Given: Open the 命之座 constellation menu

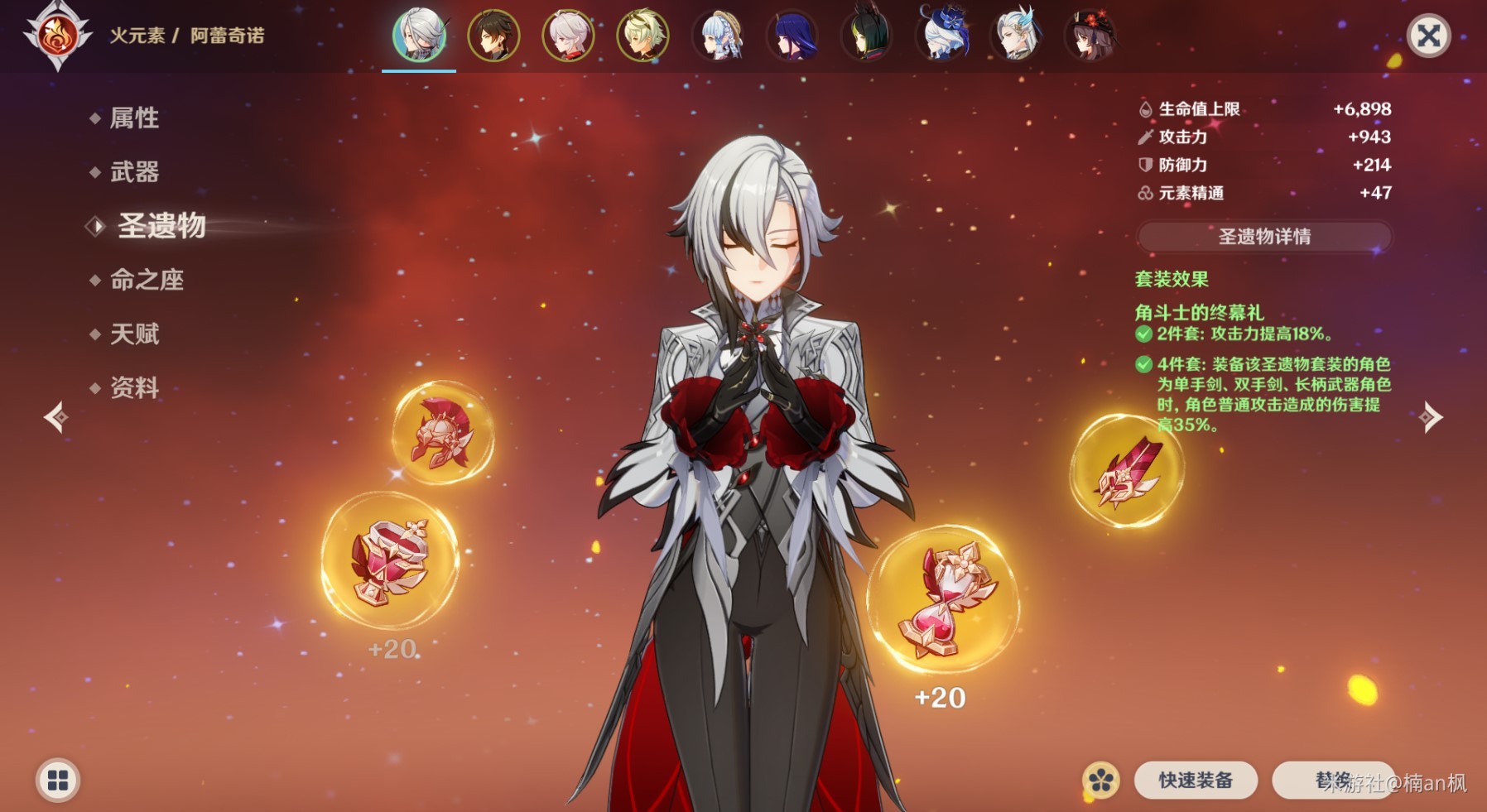Looking at the screenshot, I should tap(147, 280).
